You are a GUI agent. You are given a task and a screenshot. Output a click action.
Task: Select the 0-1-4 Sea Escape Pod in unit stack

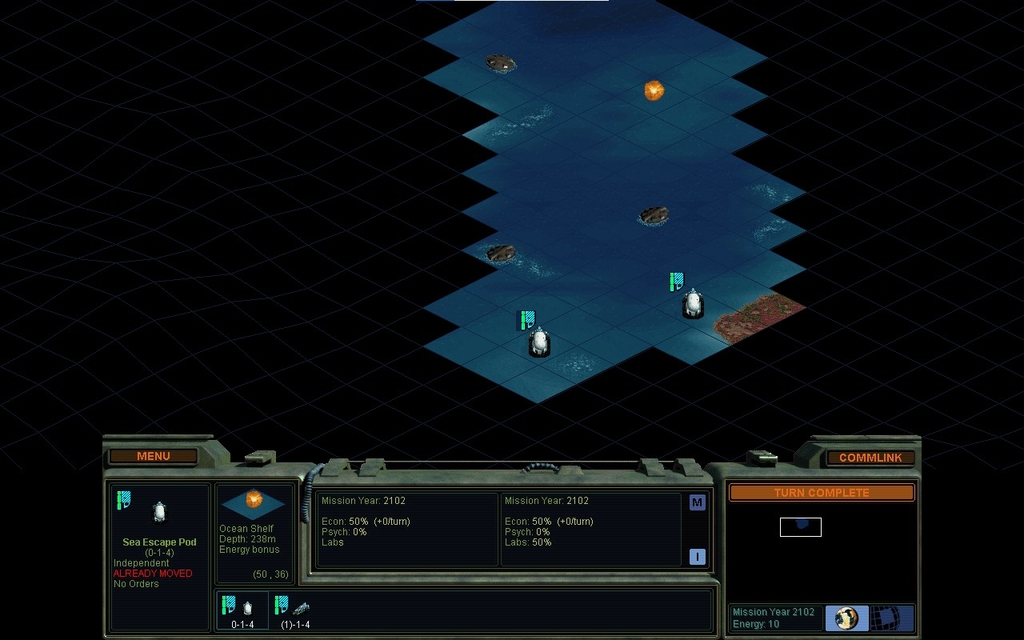243,610
